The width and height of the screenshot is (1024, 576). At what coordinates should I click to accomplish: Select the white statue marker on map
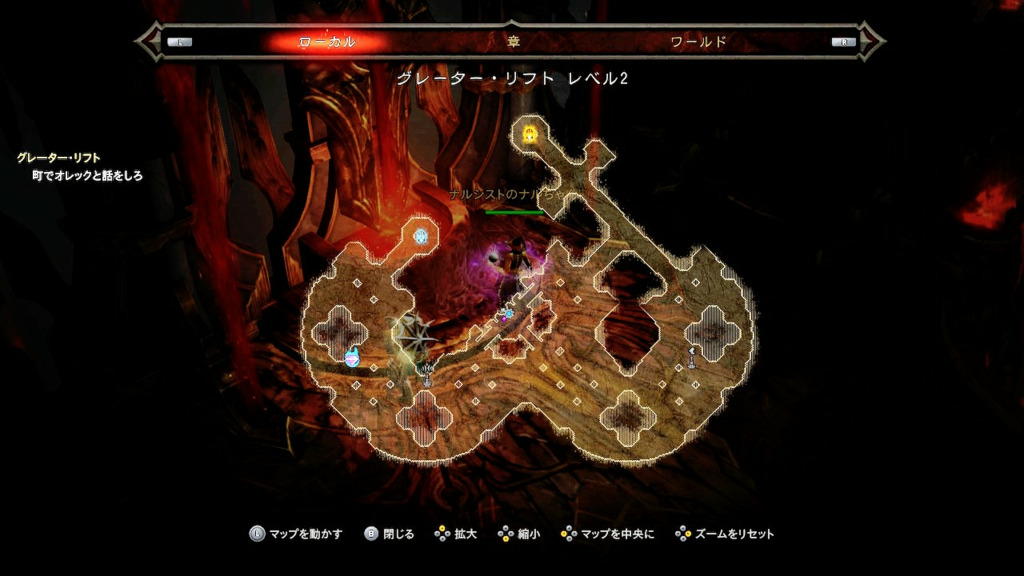(x=692, y=354)
